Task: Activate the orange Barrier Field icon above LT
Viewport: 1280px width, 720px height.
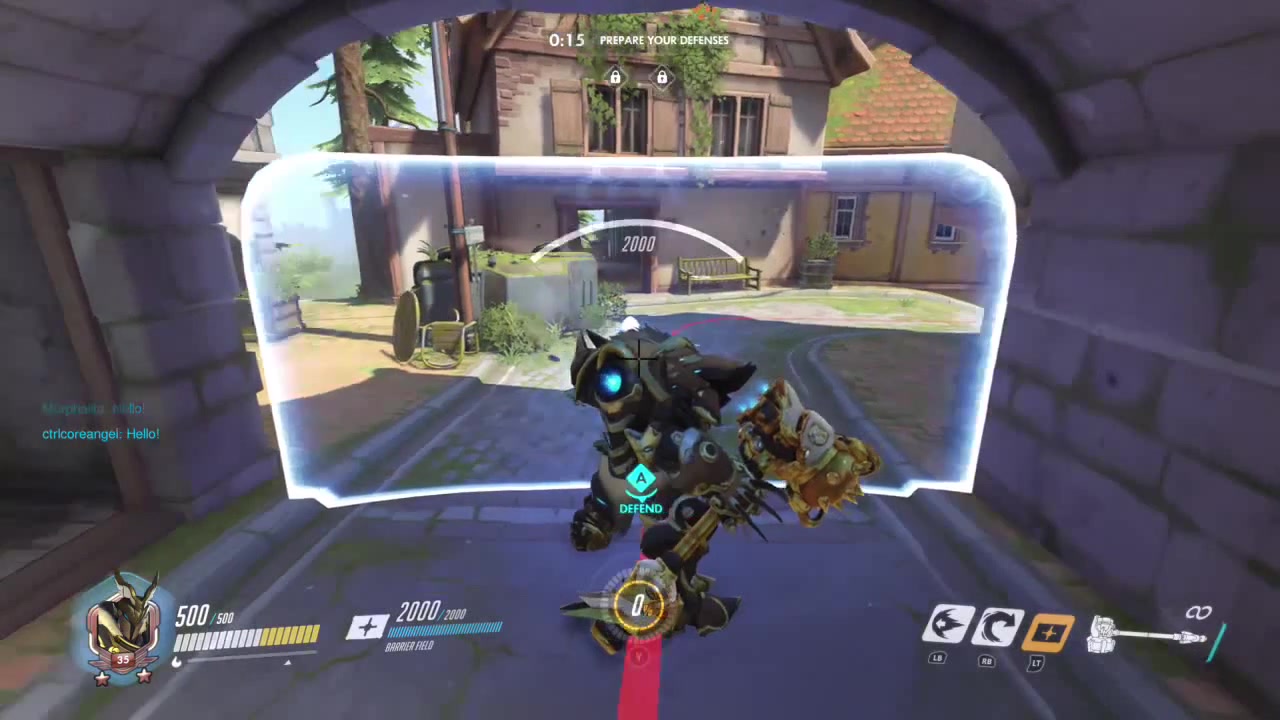Action: (x=1048, y=624)
